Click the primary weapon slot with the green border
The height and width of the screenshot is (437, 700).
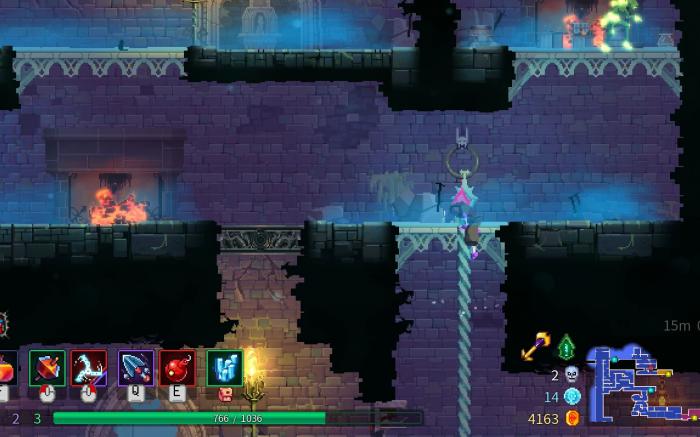click(x=47, y=367)
